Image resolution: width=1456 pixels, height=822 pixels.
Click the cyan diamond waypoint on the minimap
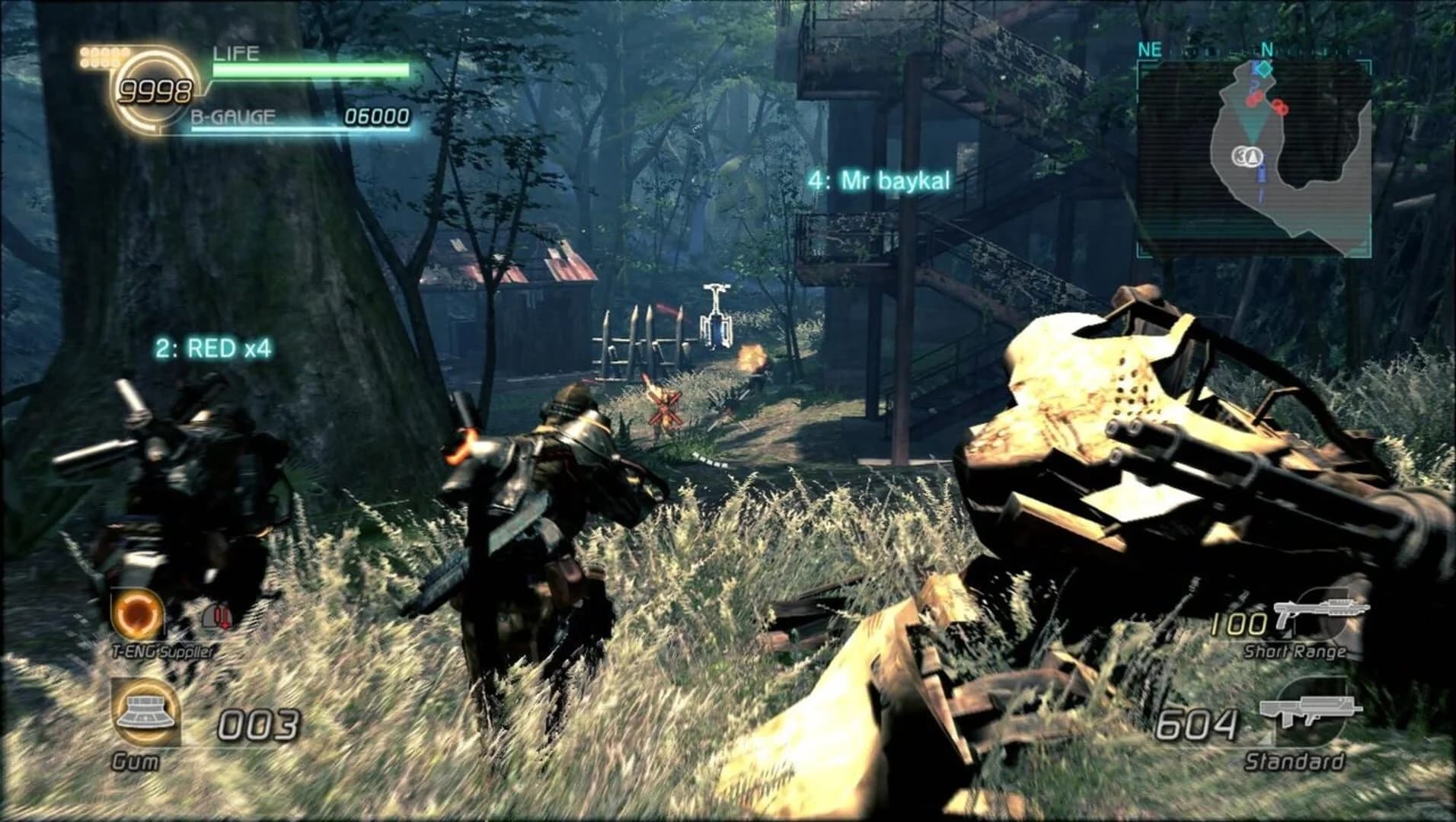coord(1264,69)
